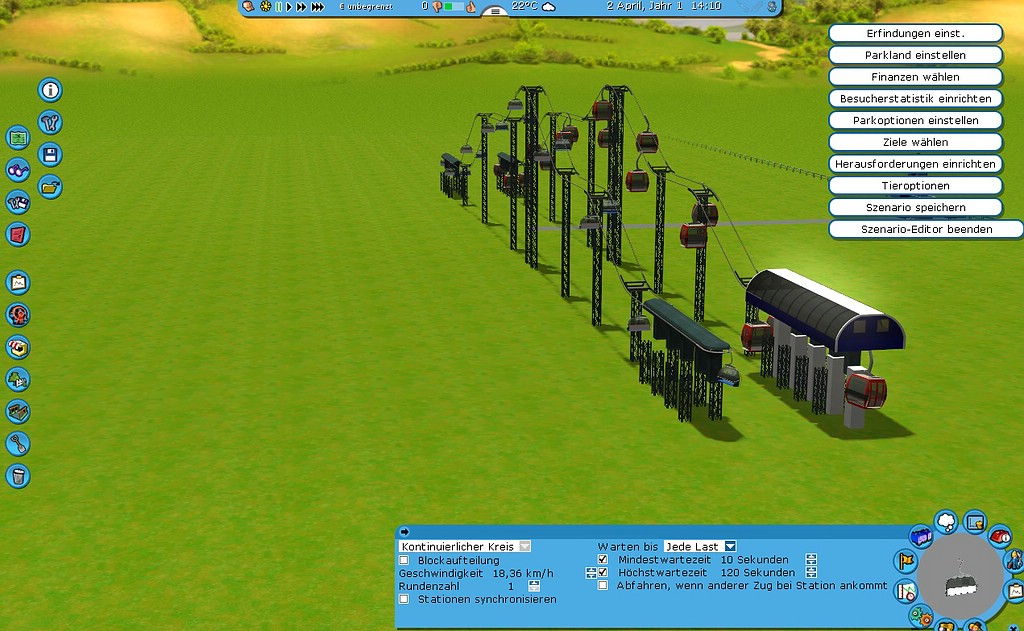The width and height of the screenshot is (1024, 631).
Task: Toggle the "Blockaufteilung" checkbox
Action: click(x=404, y=560)
